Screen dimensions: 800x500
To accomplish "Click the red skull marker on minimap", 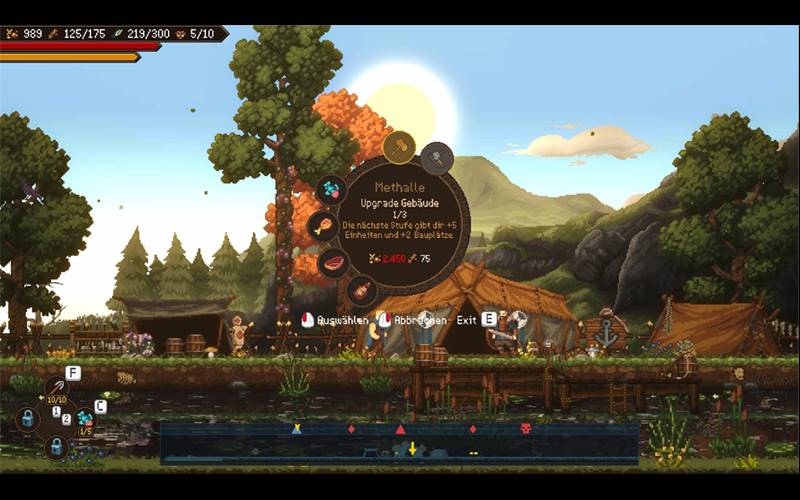I will (x=525, y=429).
